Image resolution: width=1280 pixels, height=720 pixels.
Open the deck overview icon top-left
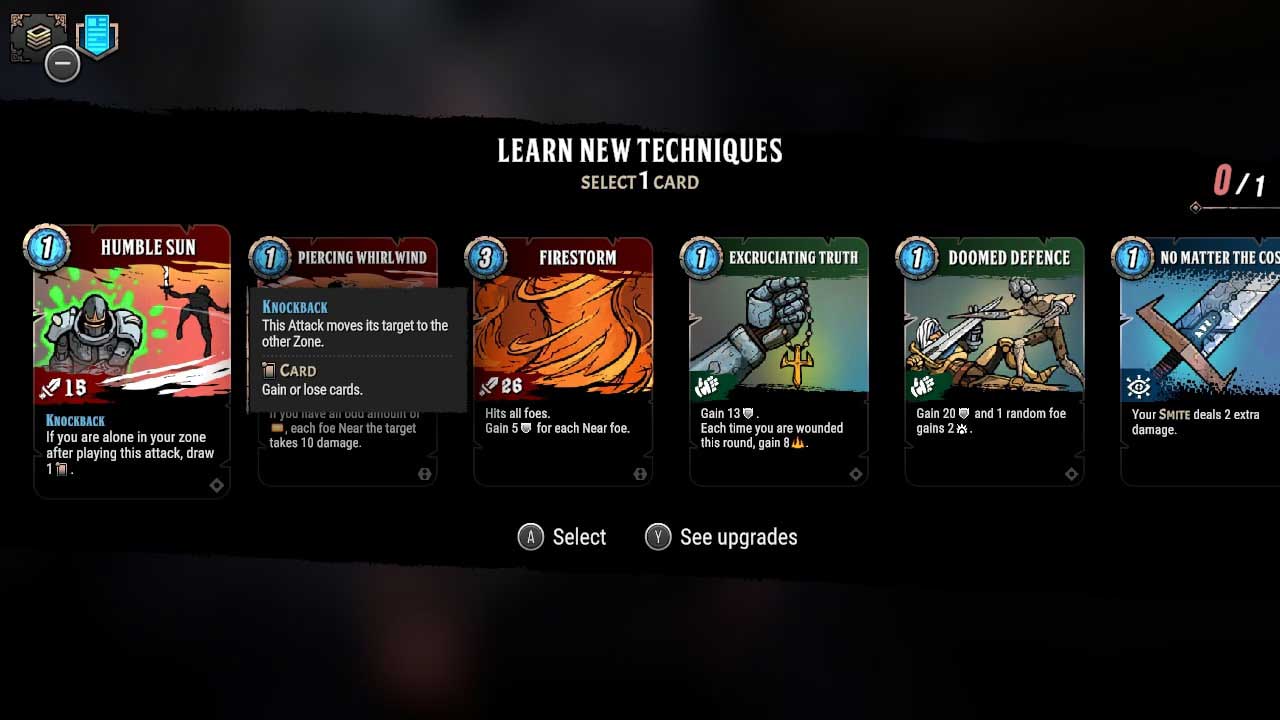[x=40, y=38]
